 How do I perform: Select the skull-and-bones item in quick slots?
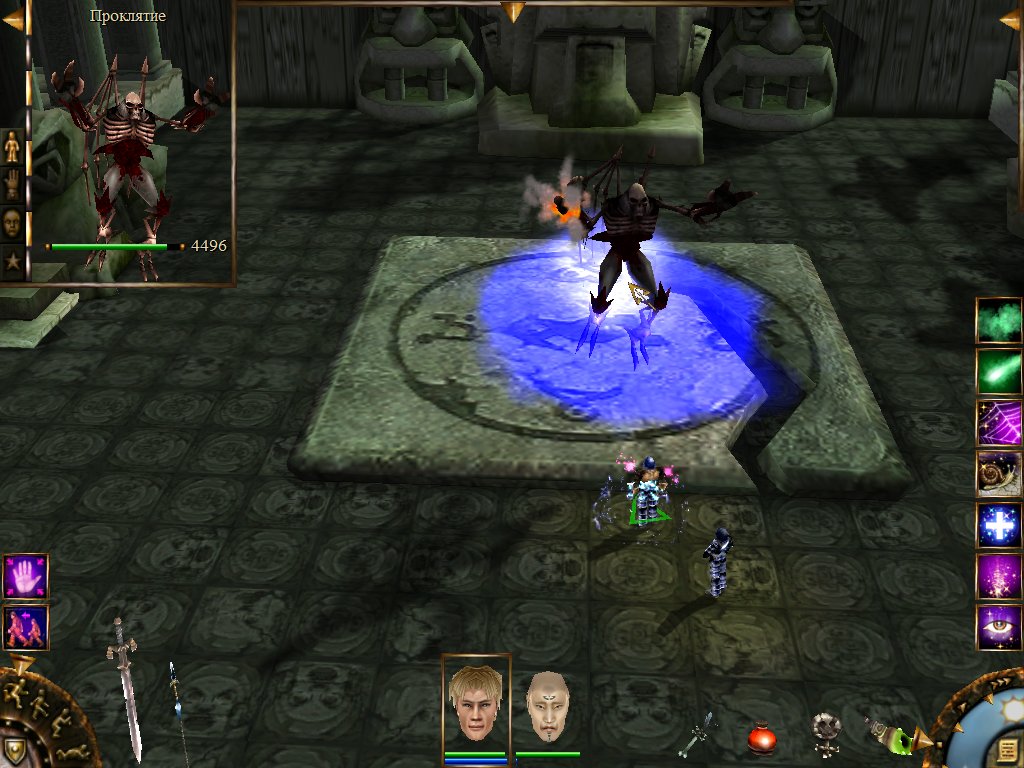(826, 733)
